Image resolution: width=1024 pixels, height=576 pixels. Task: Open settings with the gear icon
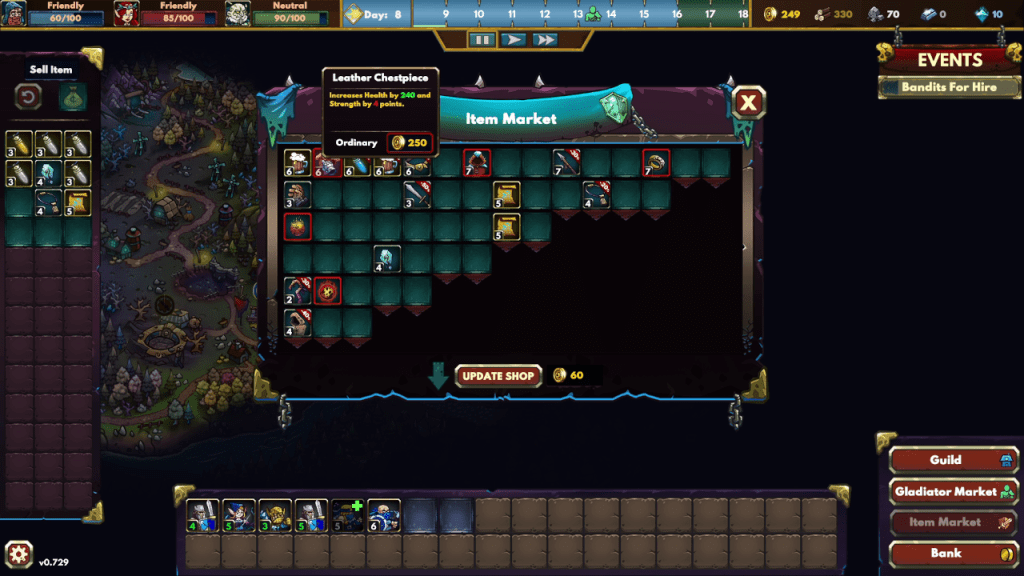click(19, 555)
